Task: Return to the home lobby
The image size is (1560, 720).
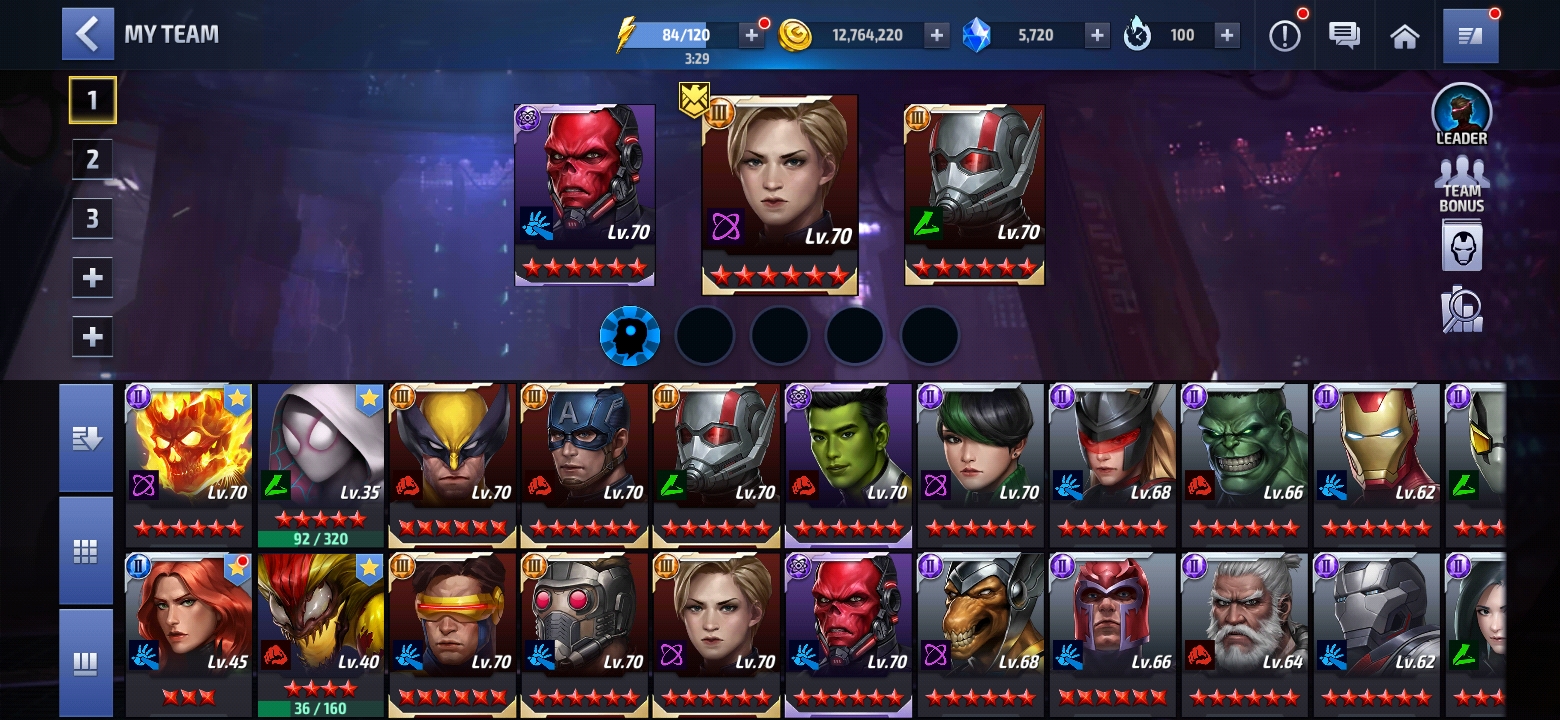Action: (1404, 36)
